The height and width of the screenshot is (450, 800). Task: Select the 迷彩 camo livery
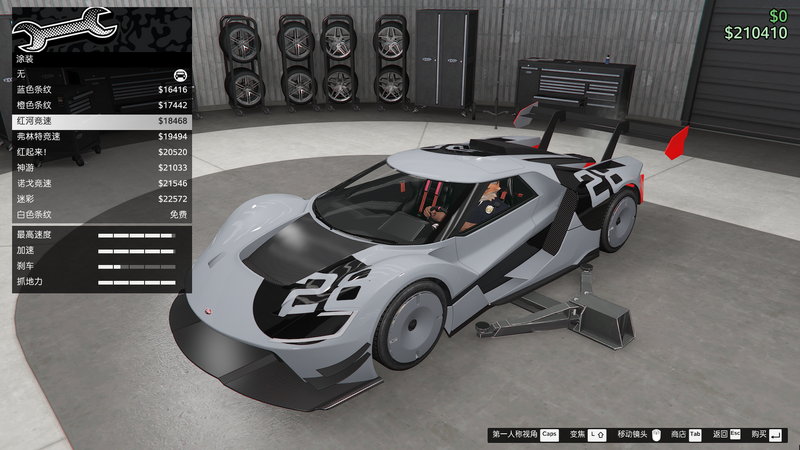(x=100, y=198)
